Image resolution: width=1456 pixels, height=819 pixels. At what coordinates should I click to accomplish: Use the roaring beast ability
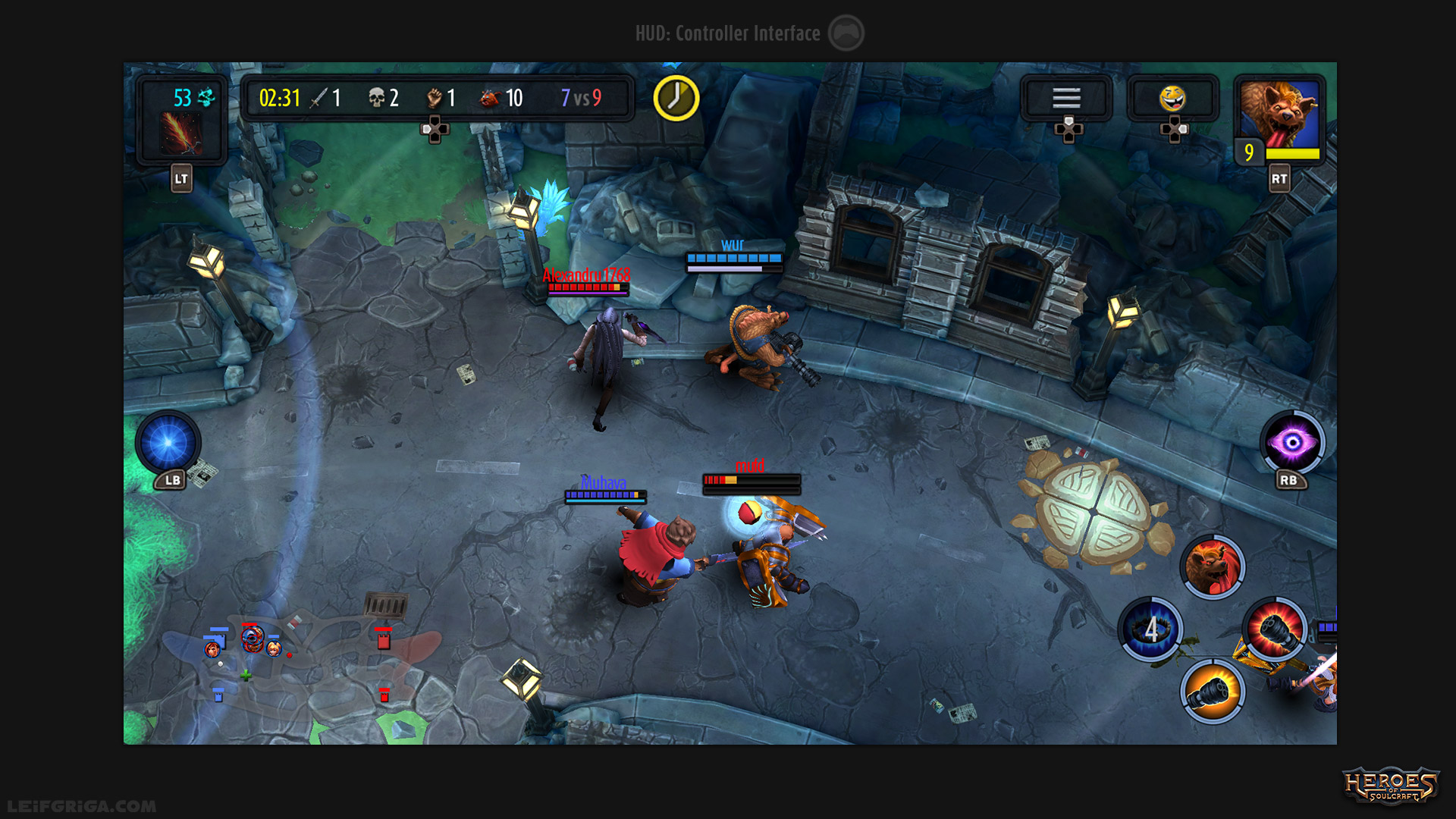coord(1213,566)
